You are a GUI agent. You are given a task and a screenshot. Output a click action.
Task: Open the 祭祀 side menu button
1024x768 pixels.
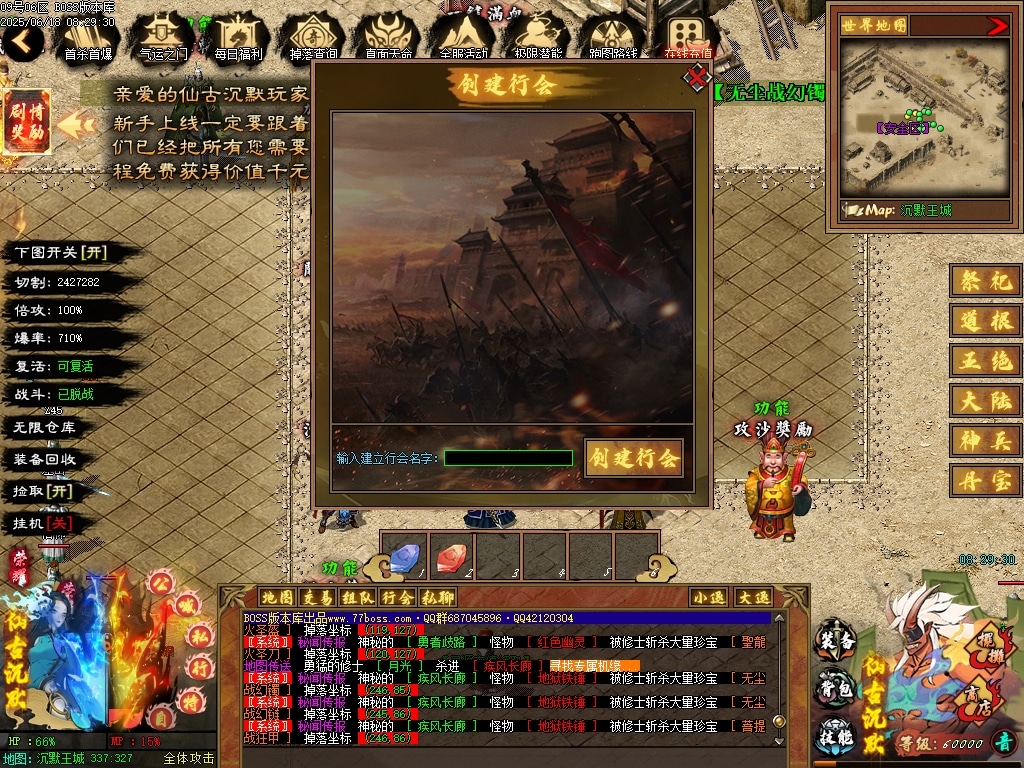pyautogui.click(x=985, y=282)
